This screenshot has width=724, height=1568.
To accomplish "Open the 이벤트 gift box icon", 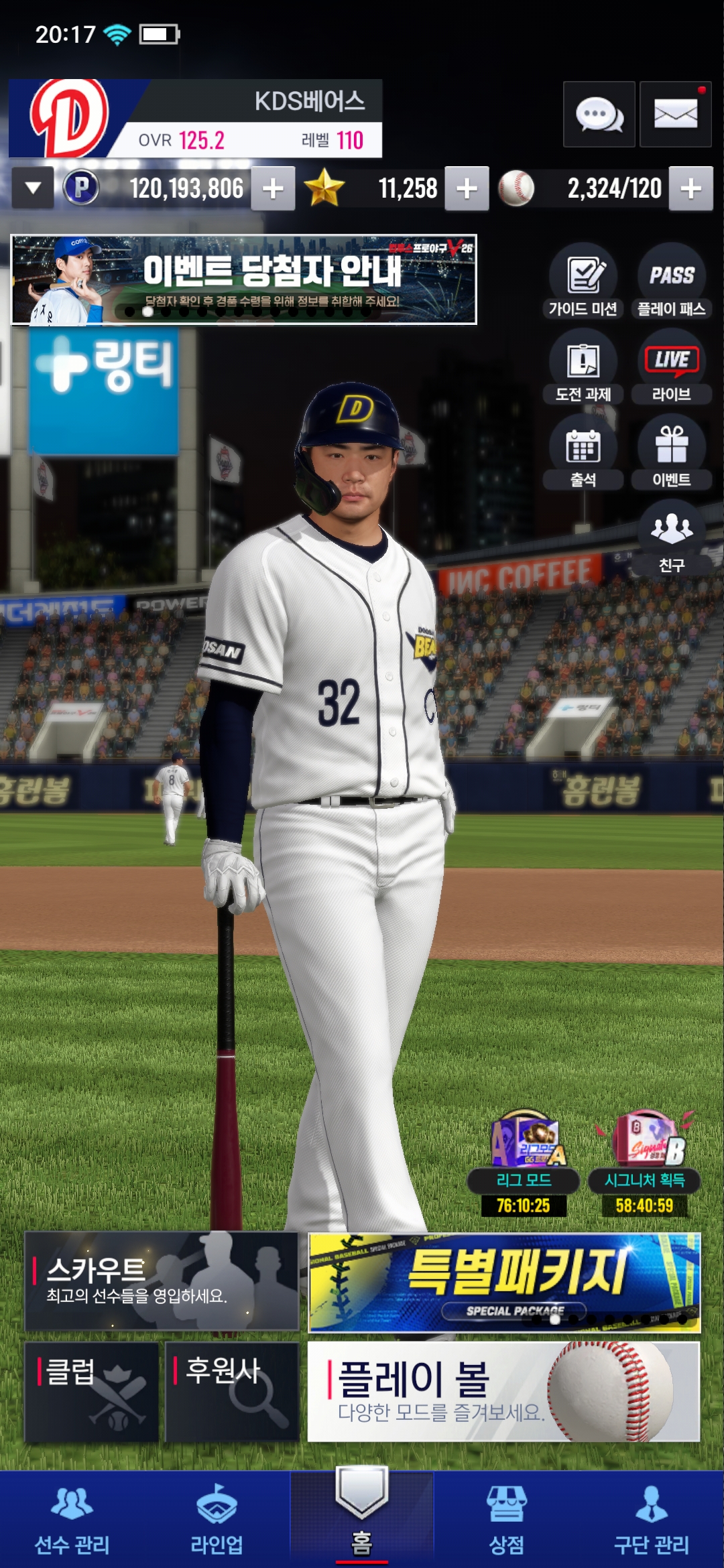I will (671, 453).
